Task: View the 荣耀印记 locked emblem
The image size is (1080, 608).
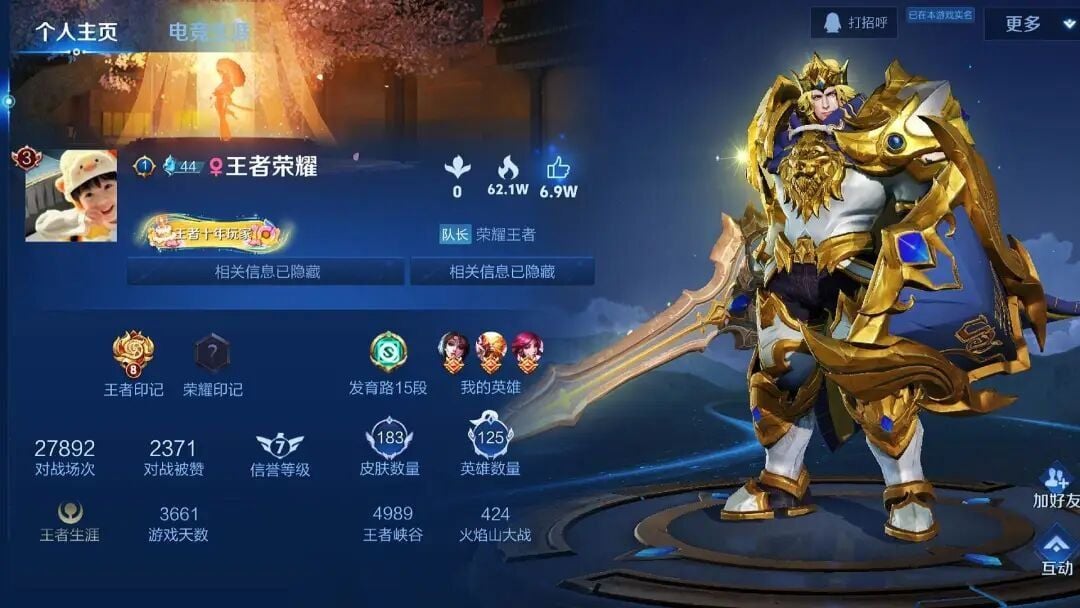Action: (x=212, y=353)
